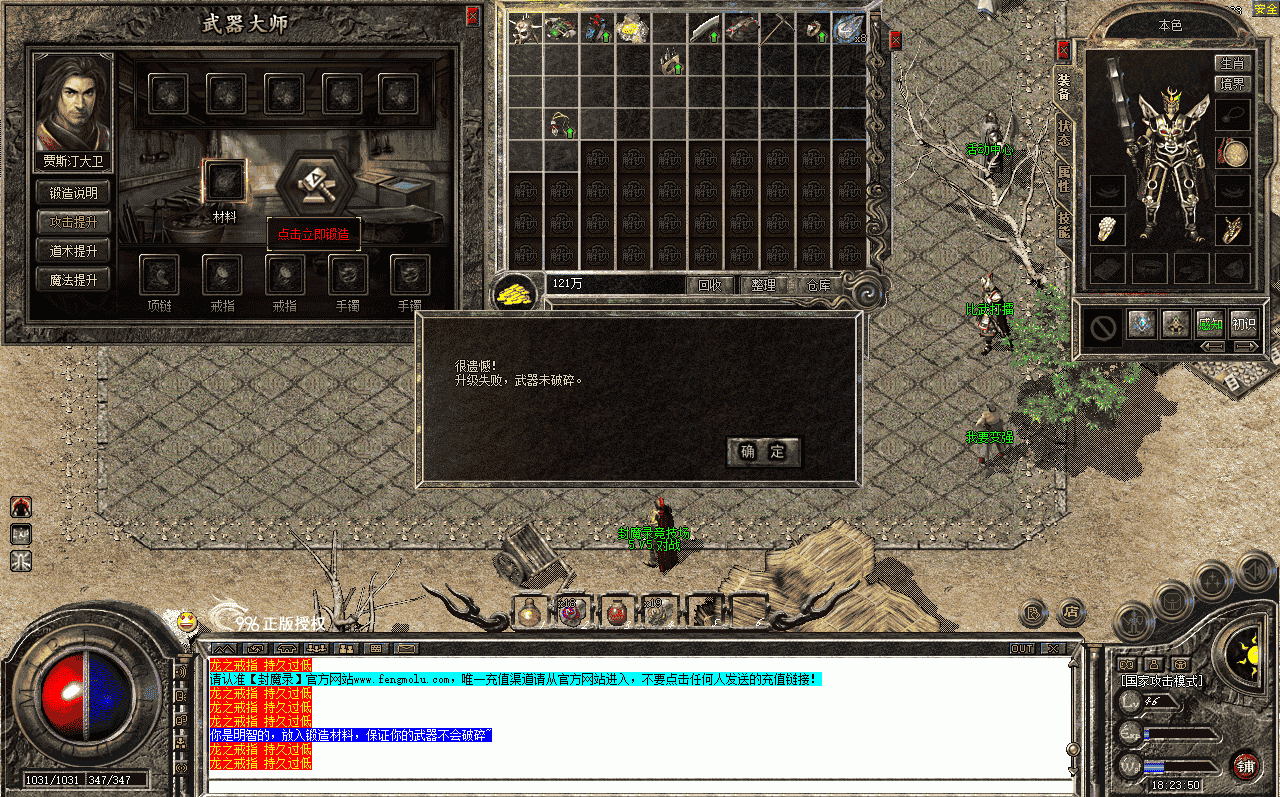Open the 仓库 warehouse
Viewport: 1280px width, 797px height.
(x=818, y=285)
